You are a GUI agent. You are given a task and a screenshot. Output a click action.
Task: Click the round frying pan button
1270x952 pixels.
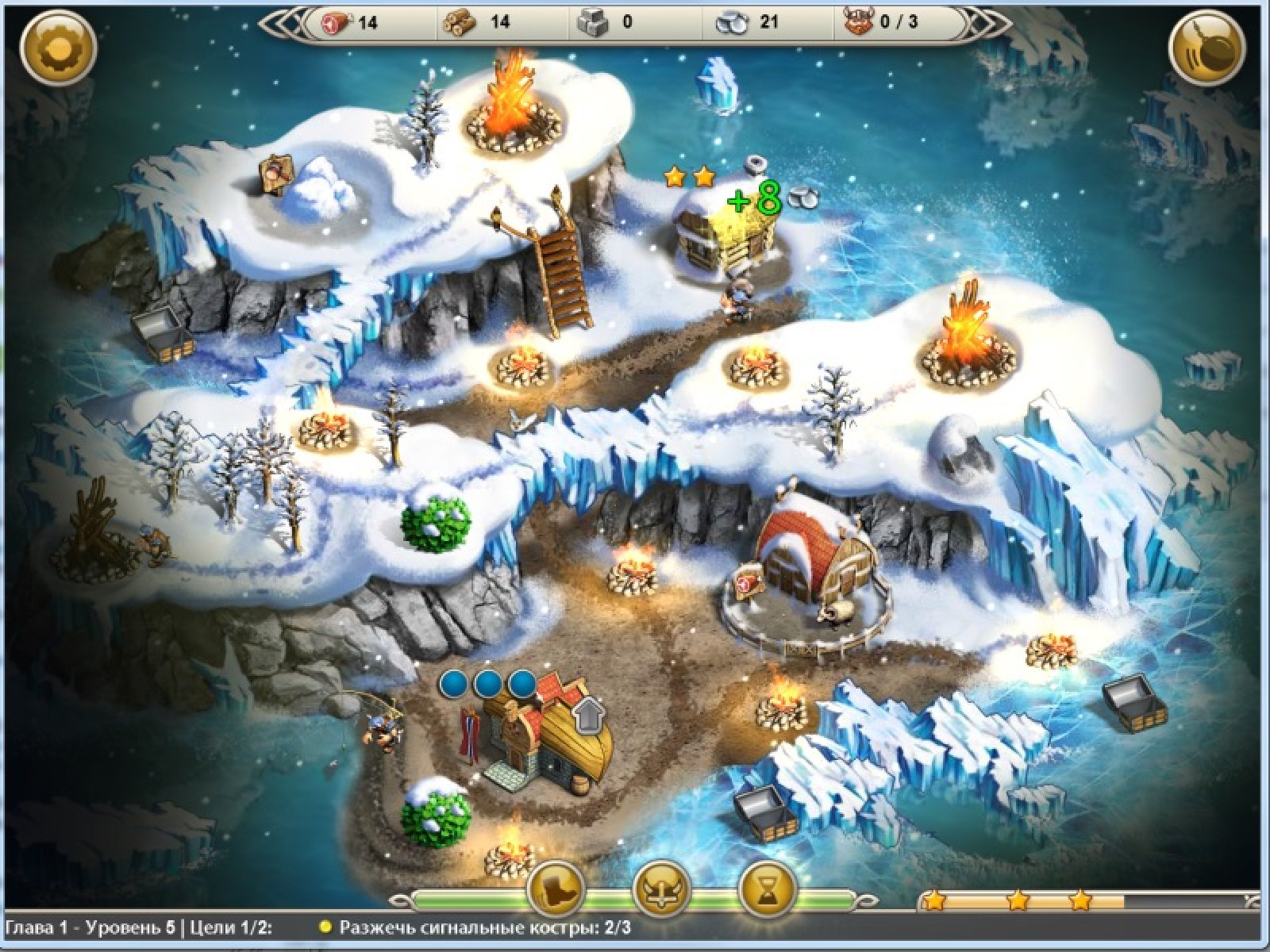pos(1209,48)
